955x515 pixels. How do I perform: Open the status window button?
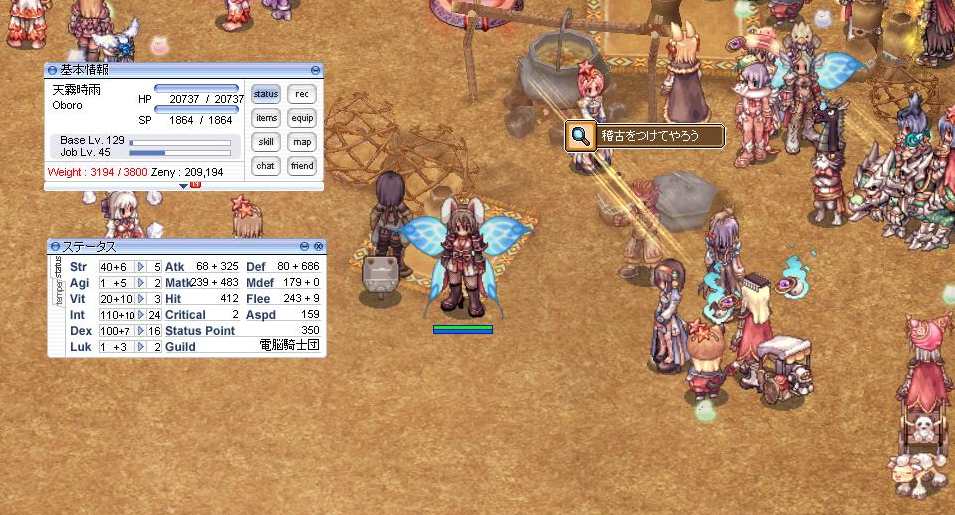coord(265,94)
